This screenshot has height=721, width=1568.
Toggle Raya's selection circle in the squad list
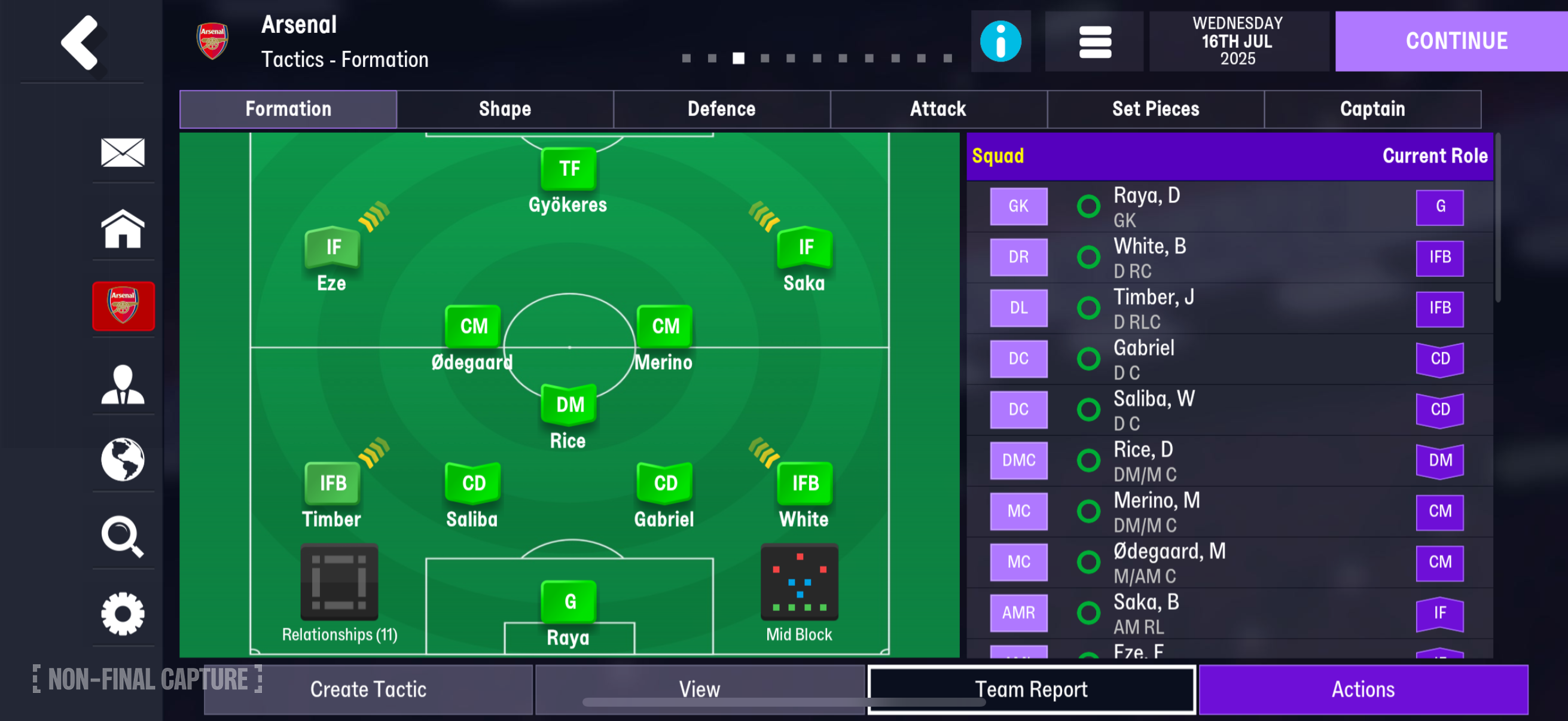[x=1087, y=206]
